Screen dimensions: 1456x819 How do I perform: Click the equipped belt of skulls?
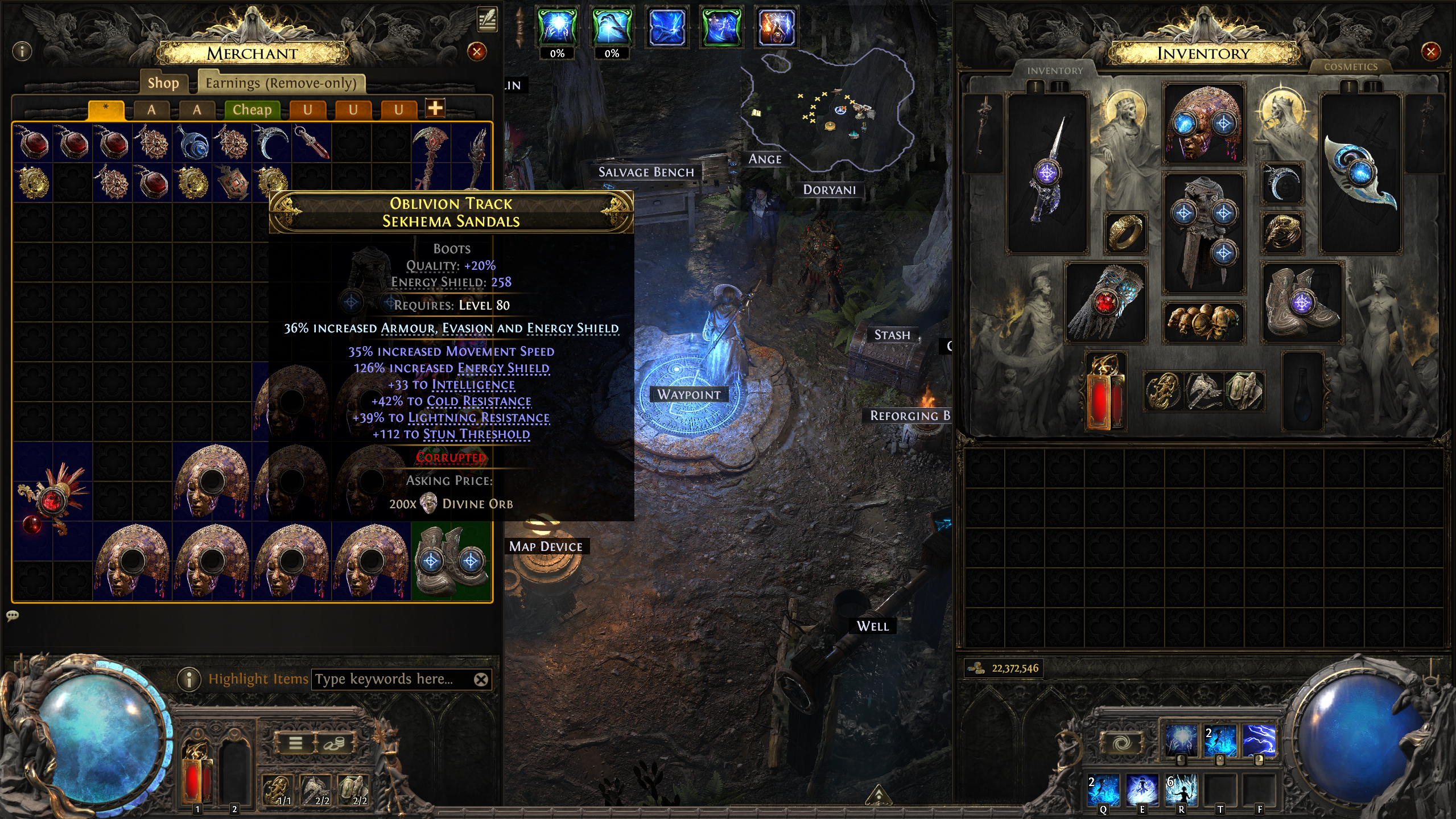point(1203,322)
